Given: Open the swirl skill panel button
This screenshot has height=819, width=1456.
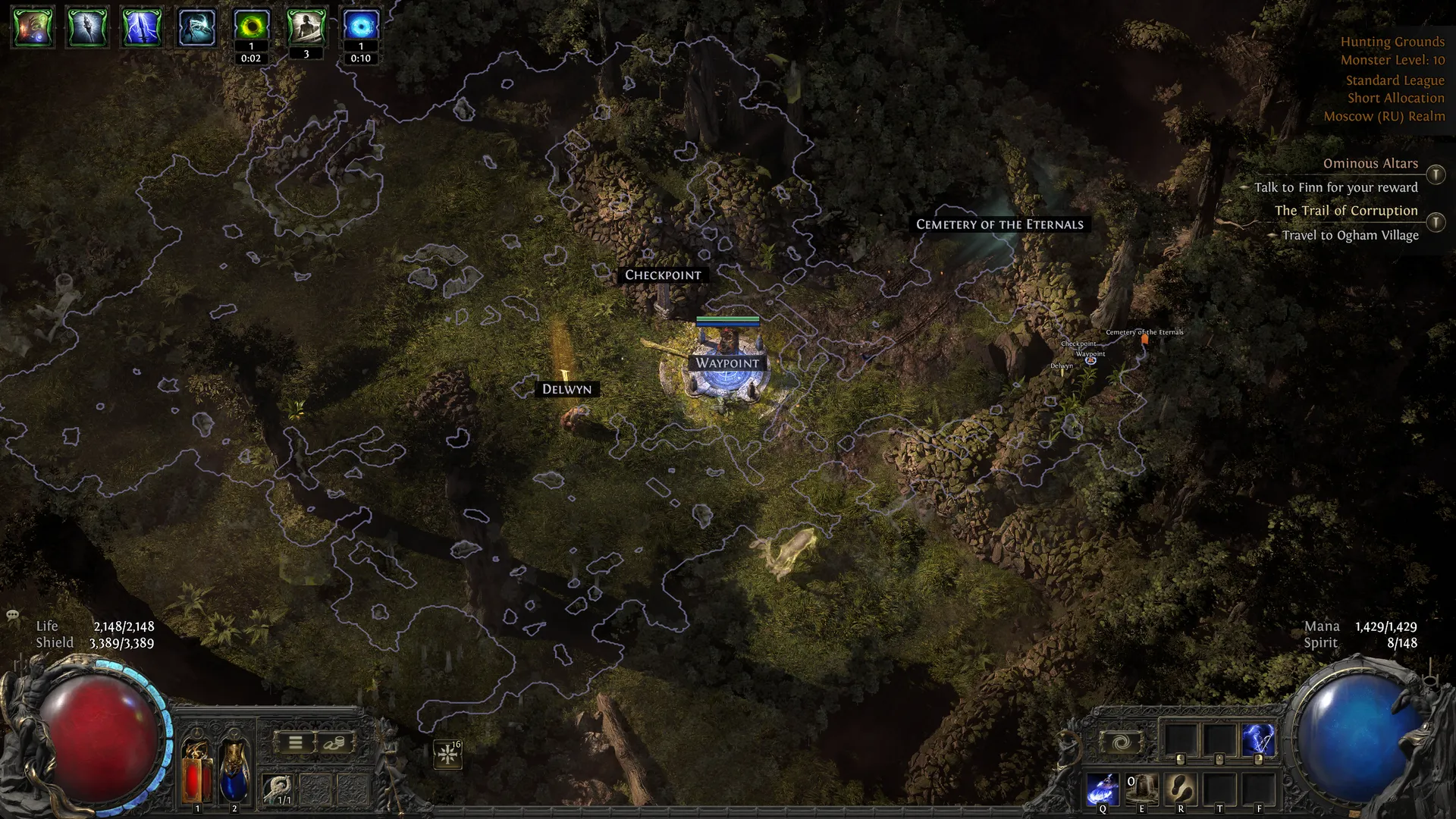Looking at the screenshot, I should pos(1122,742).
